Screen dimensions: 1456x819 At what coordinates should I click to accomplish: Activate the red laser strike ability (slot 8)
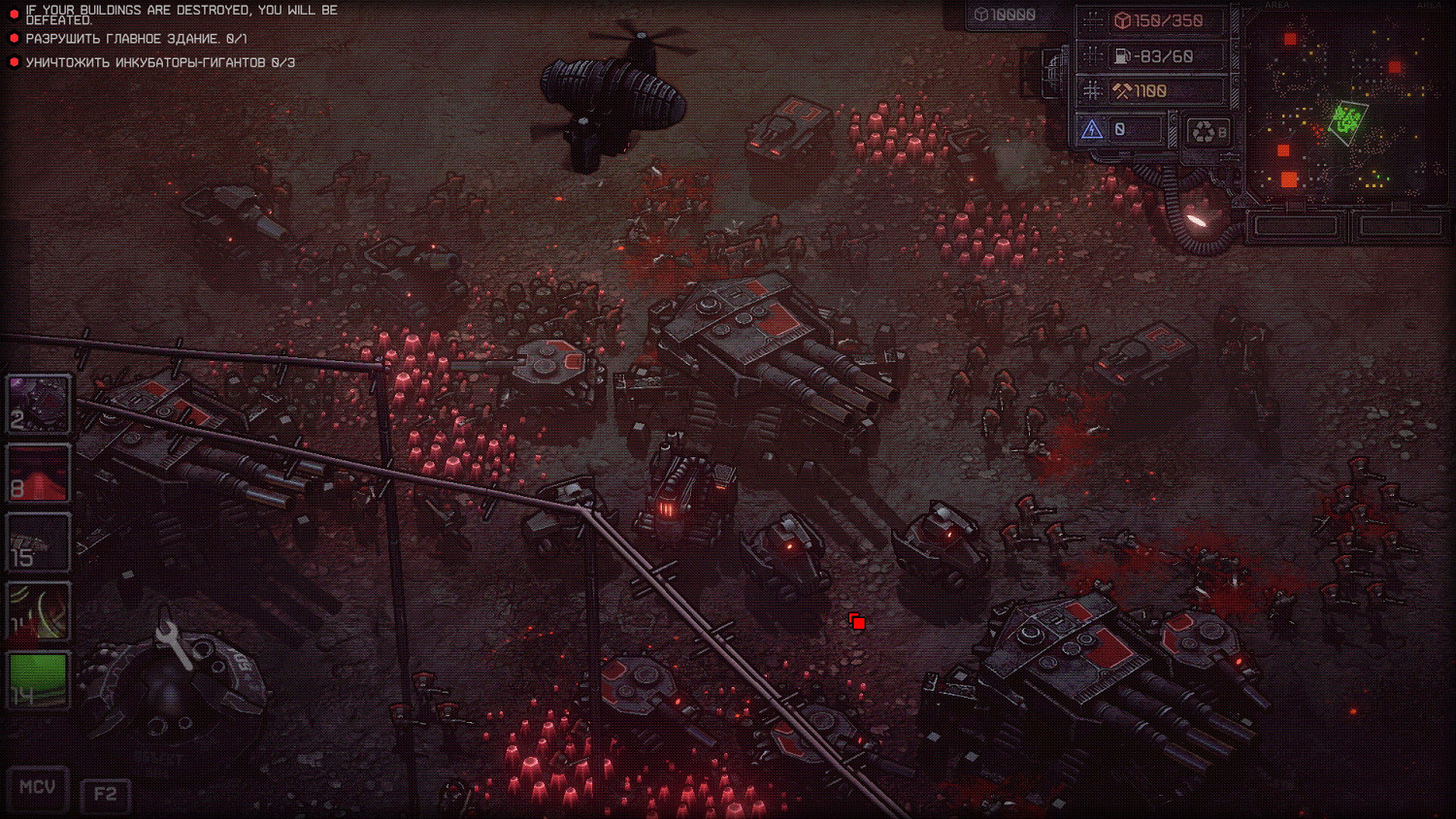39,472
